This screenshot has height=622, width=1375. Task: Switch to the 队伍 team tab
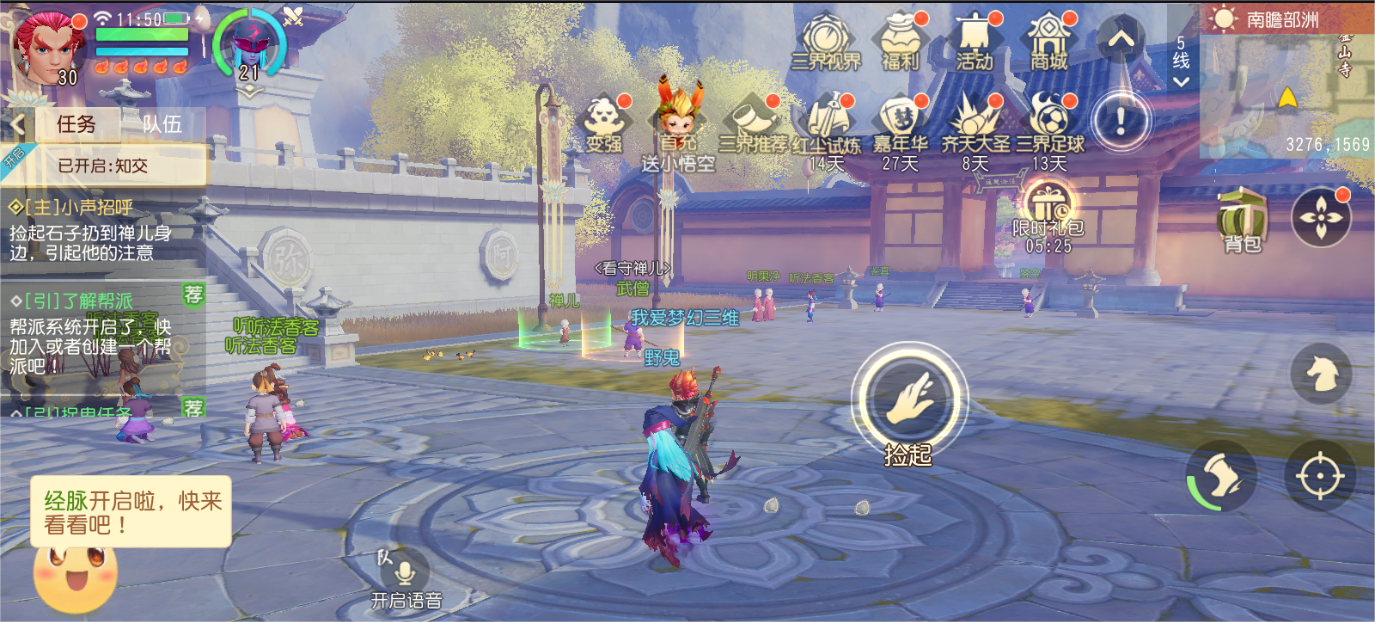(161, 124)
